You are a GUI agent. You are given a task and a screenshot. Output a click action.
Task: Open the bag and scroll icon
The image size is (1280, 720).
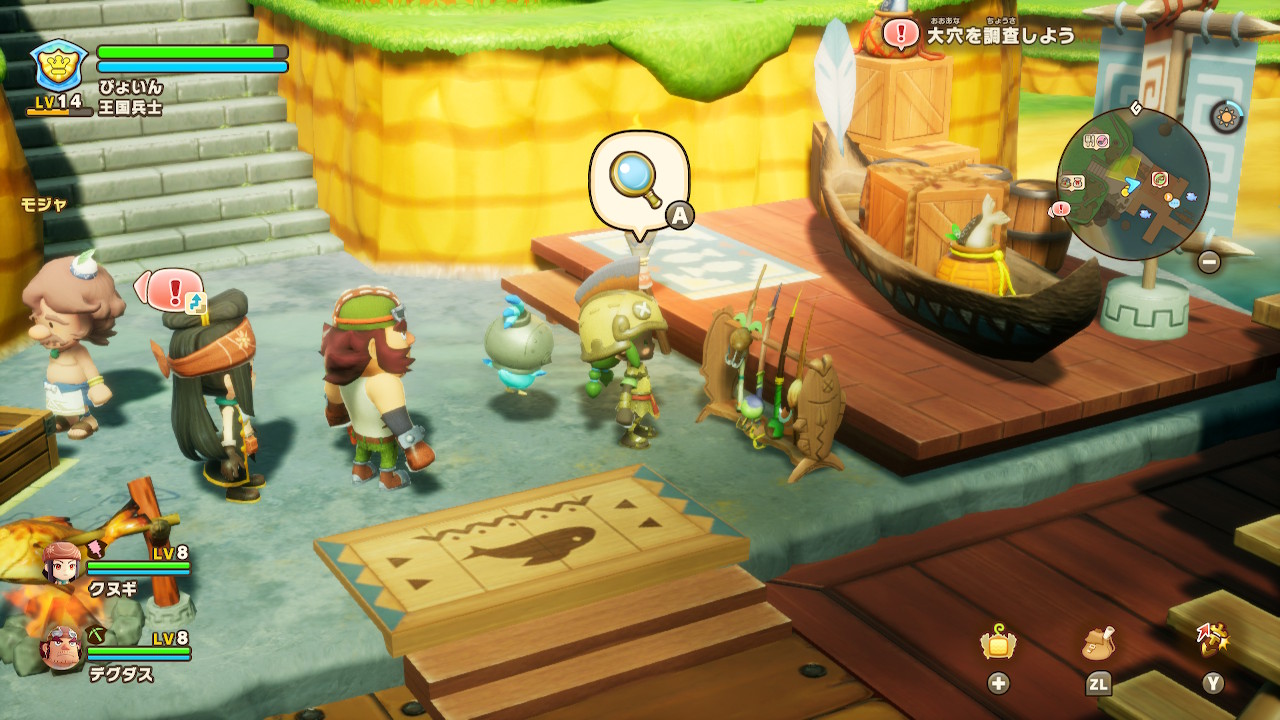[1098, 645]
